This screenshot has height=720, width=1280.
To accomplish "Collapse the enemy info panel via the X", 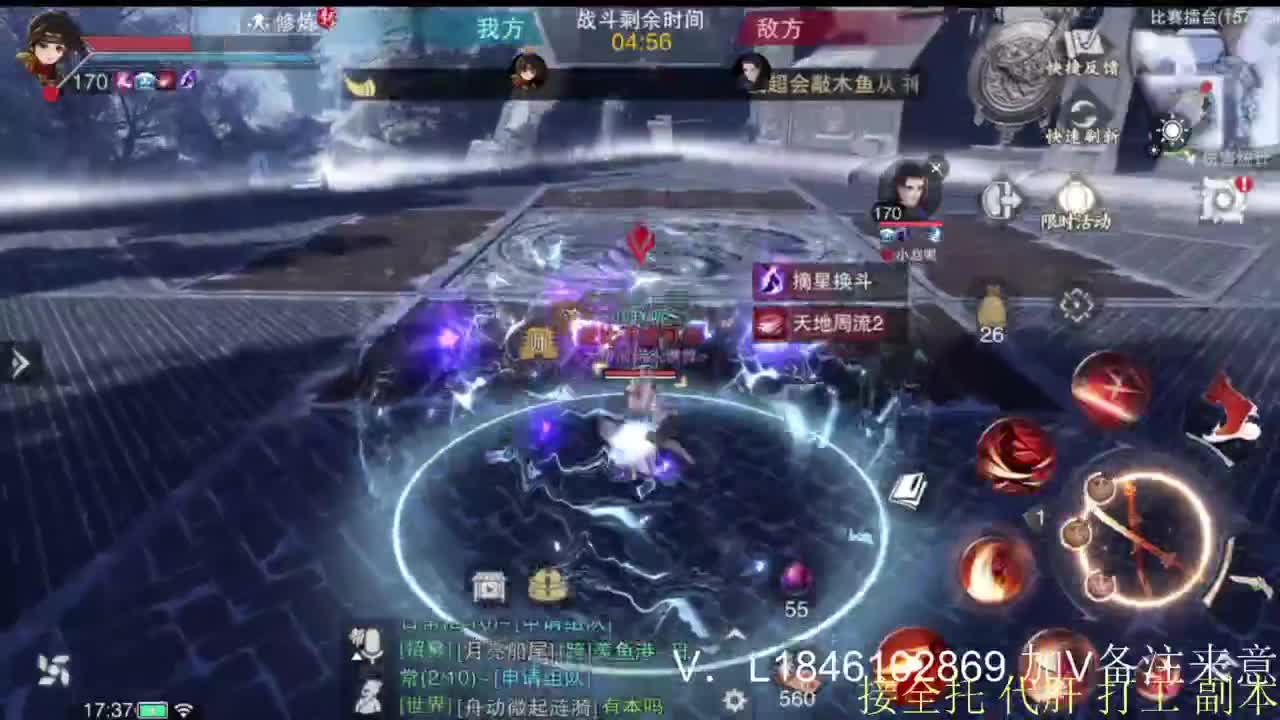I will [x=935, y=165].
